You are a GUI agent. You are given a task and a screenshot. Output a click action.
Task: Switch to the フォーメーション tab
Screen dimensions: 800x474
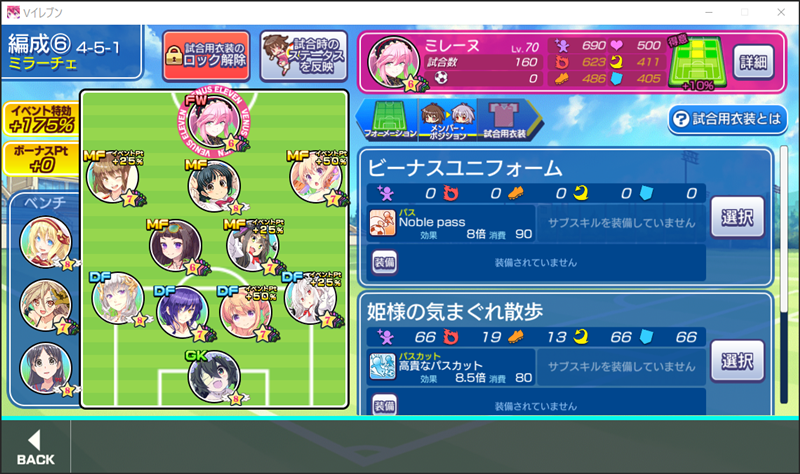click(390, 119)
